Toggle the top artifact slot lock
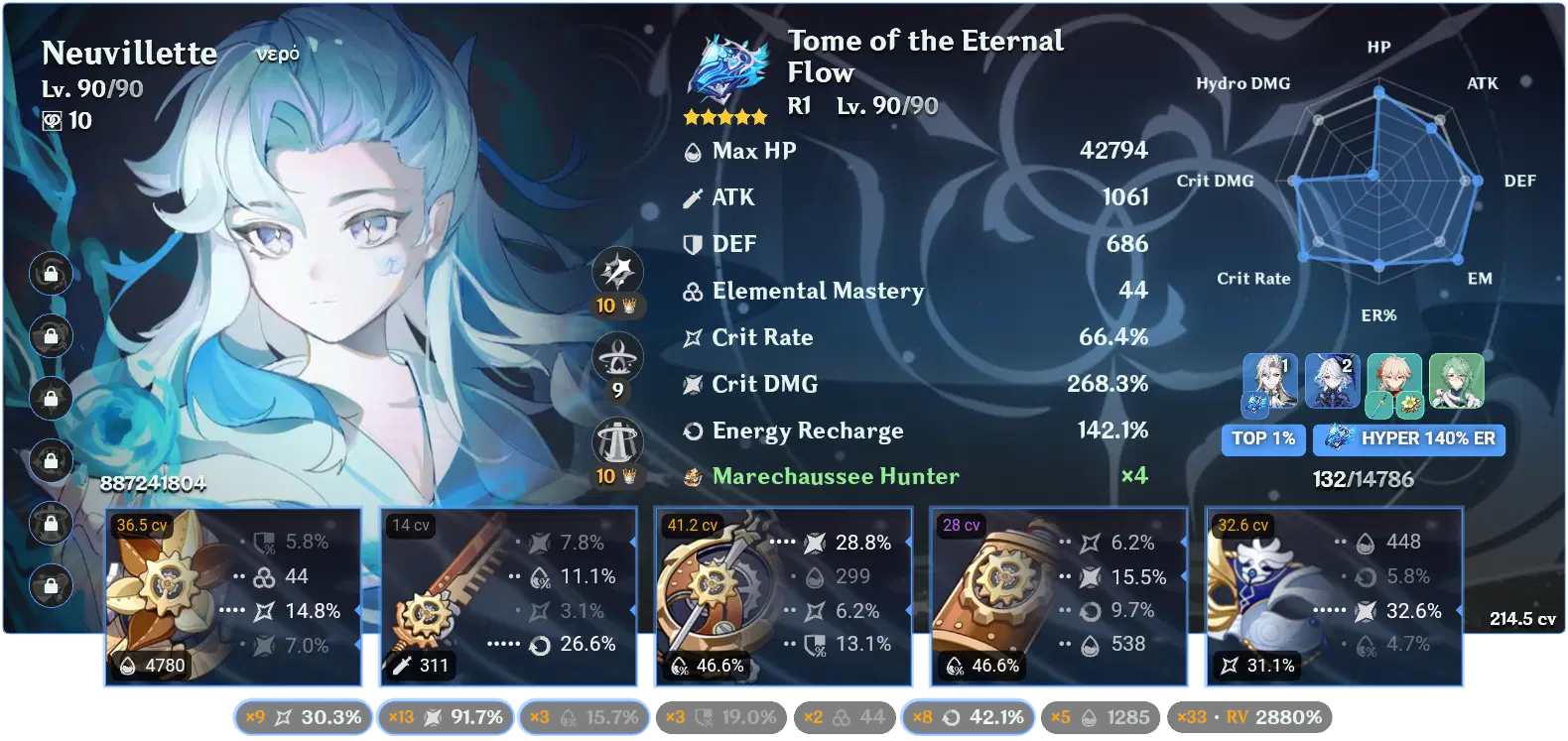The height and width of the screenshot is (741, 1568). coord(50,275)
